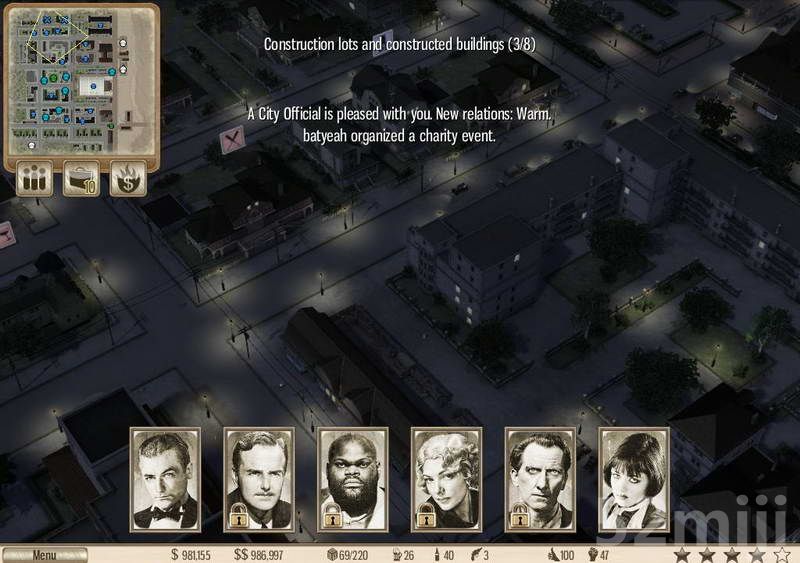
Task: Open the Menu button in the bottom bar
Action: point(44,554)
